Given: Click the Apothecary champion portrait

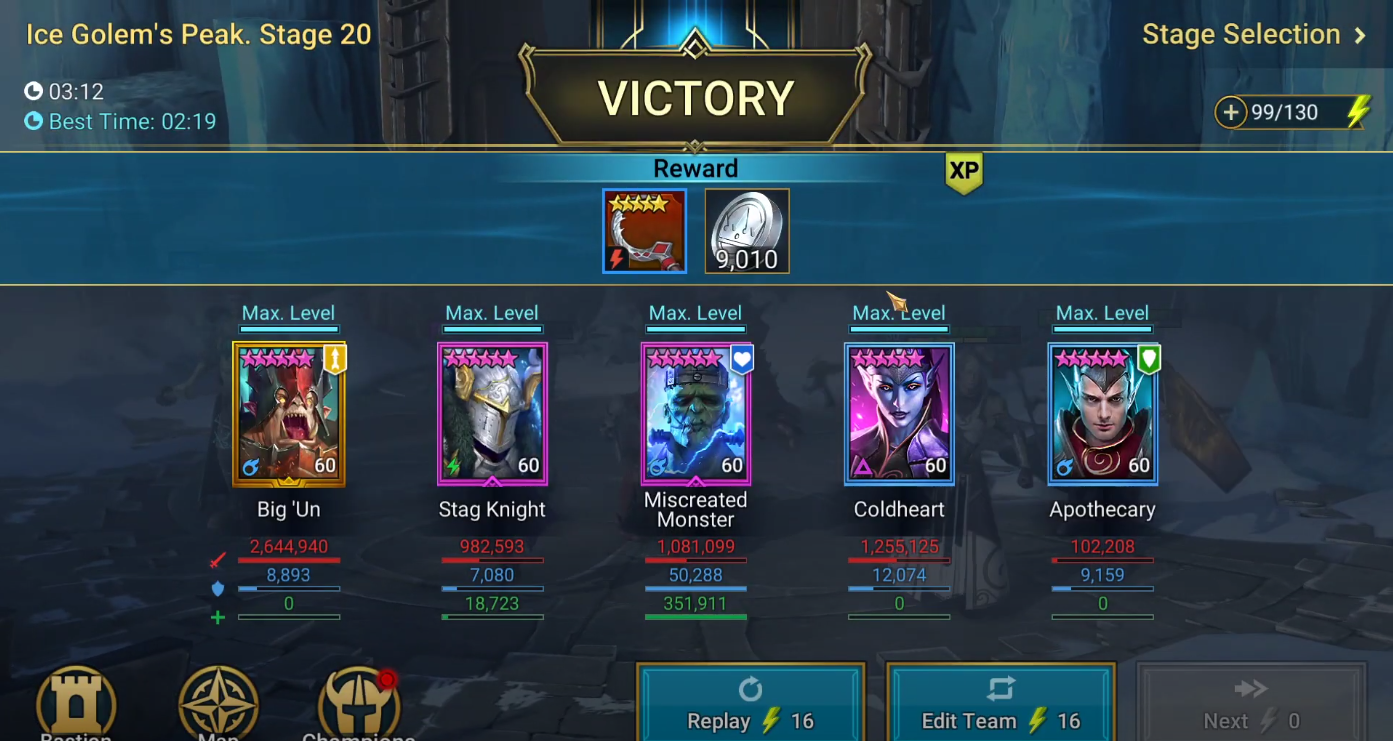Looking at the screenshot, I should tap(1103, 414).
